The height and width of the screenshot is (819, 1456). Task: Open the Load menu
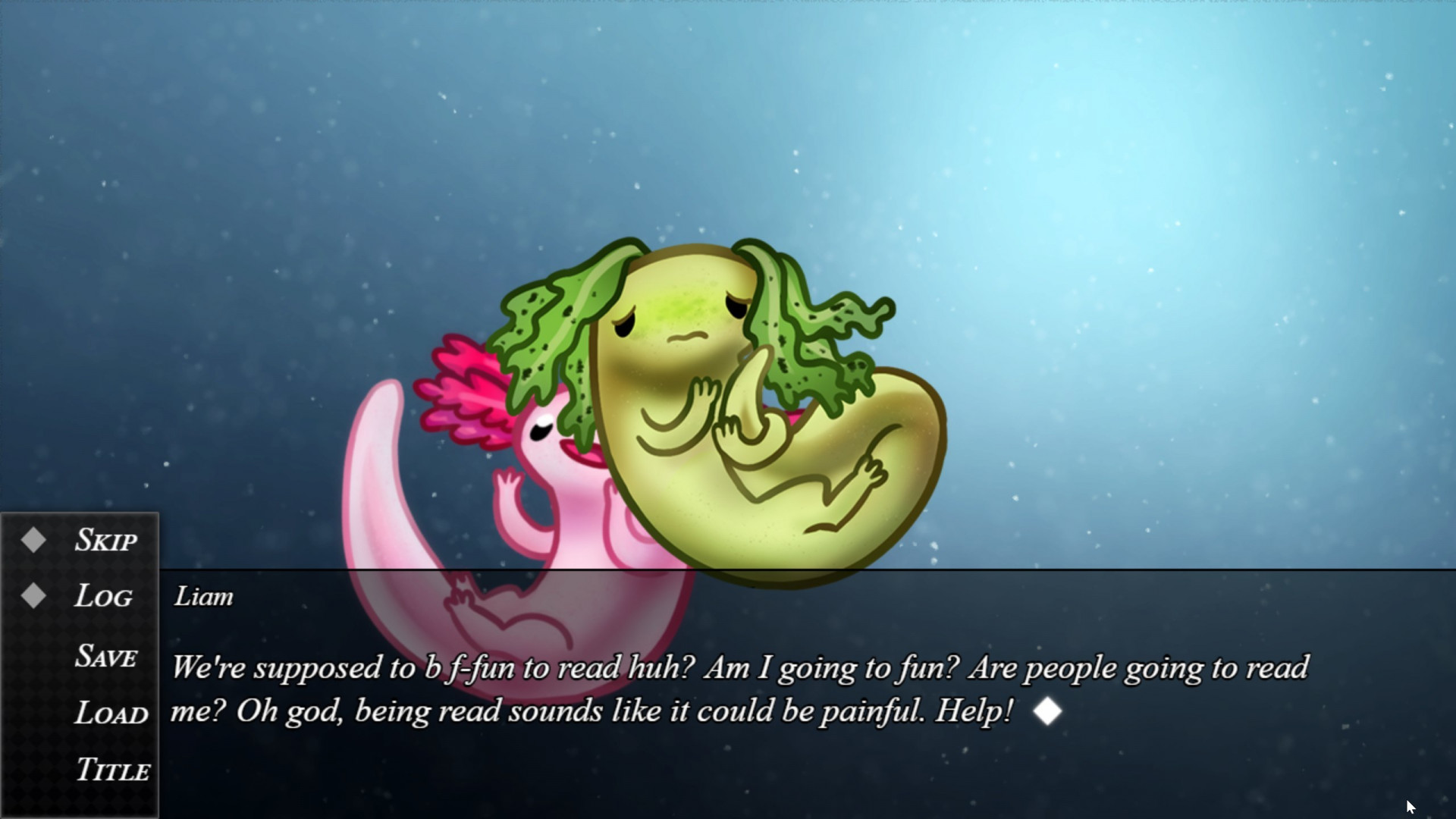tap(110, 714)
